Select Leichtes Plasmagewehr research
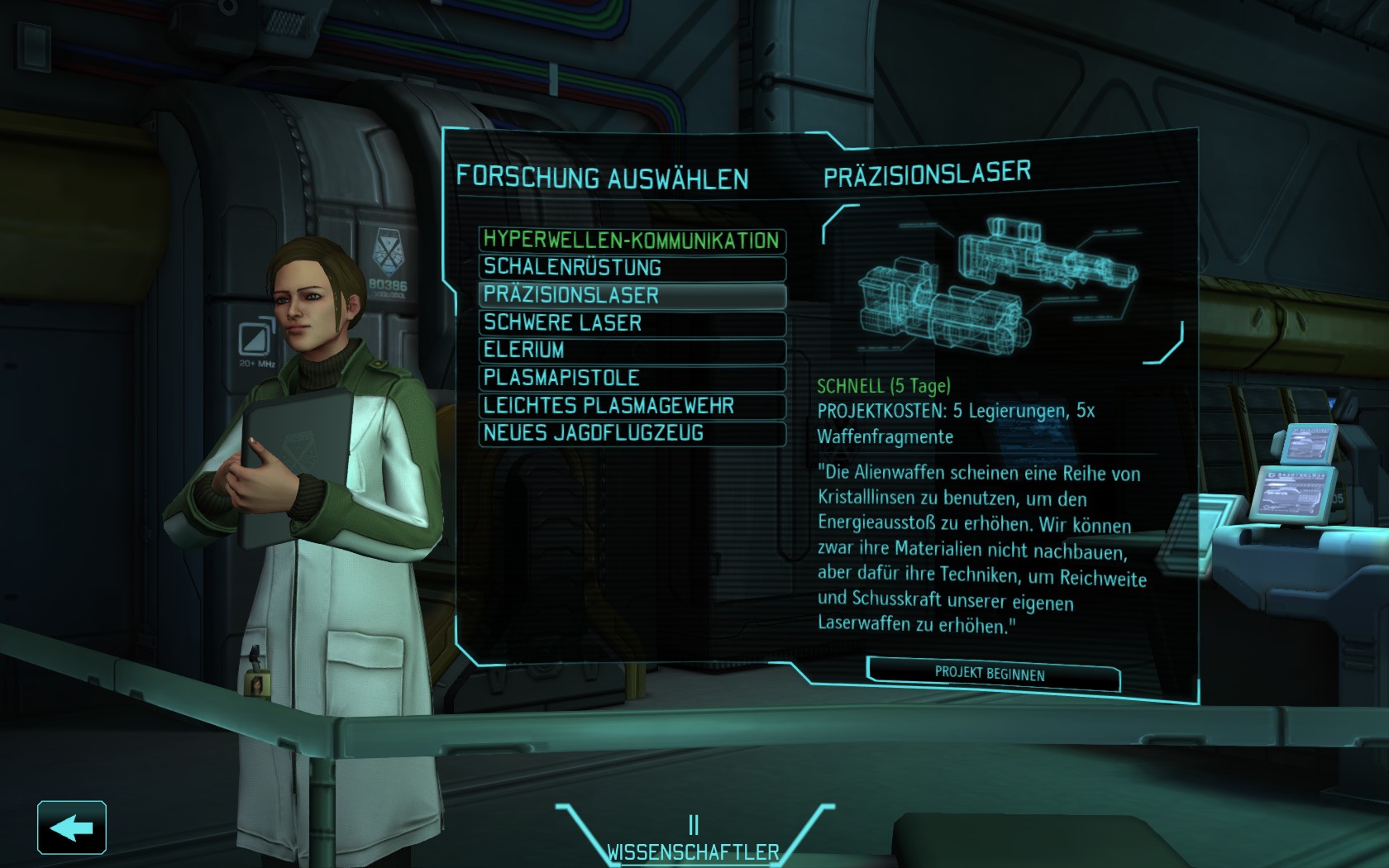The height and width of the screenshot is (868, 1389). [x=632, y=406]
